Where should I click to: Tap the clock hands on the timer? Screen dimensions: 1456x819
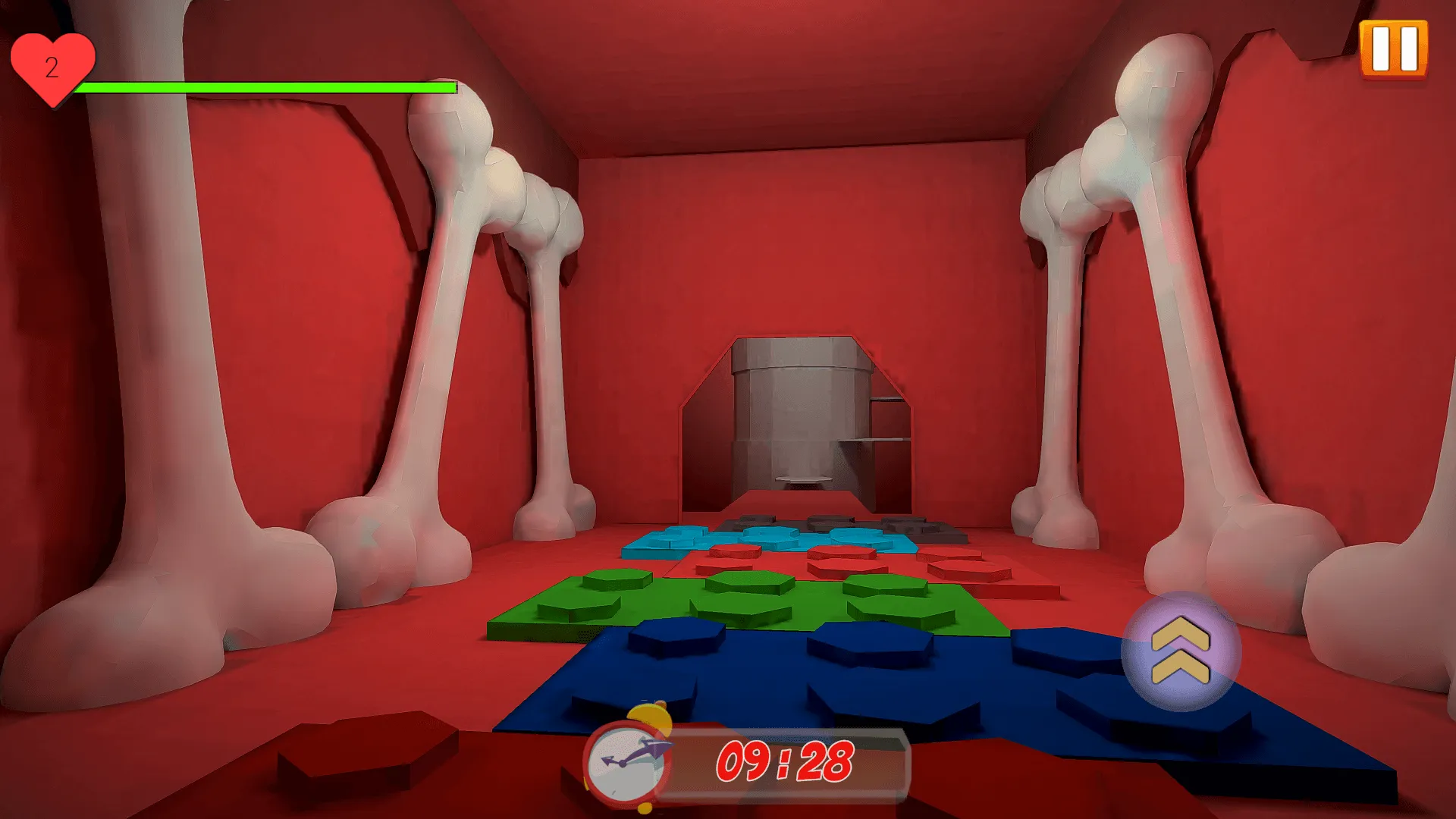[631, 760]
